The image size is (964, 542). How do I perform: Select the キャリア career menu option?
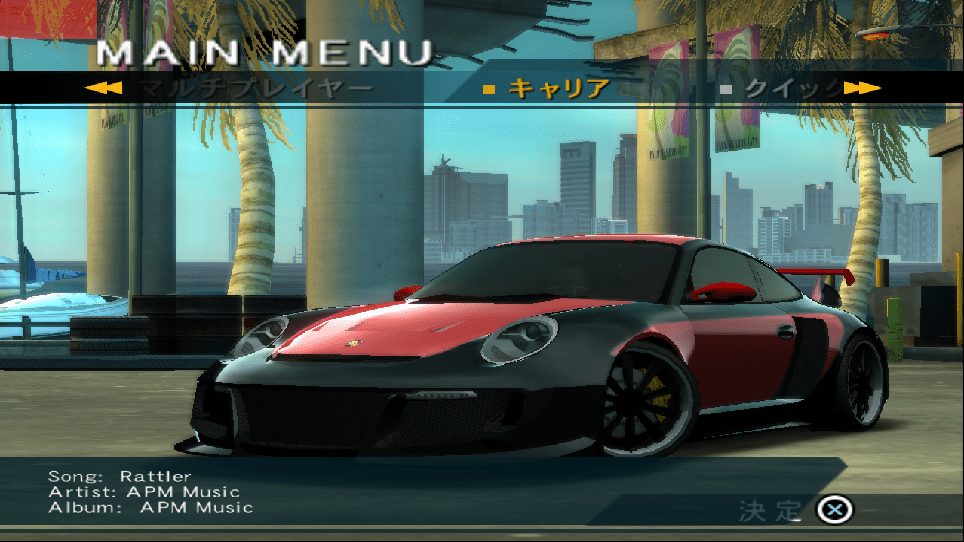(x=558, y=88)
